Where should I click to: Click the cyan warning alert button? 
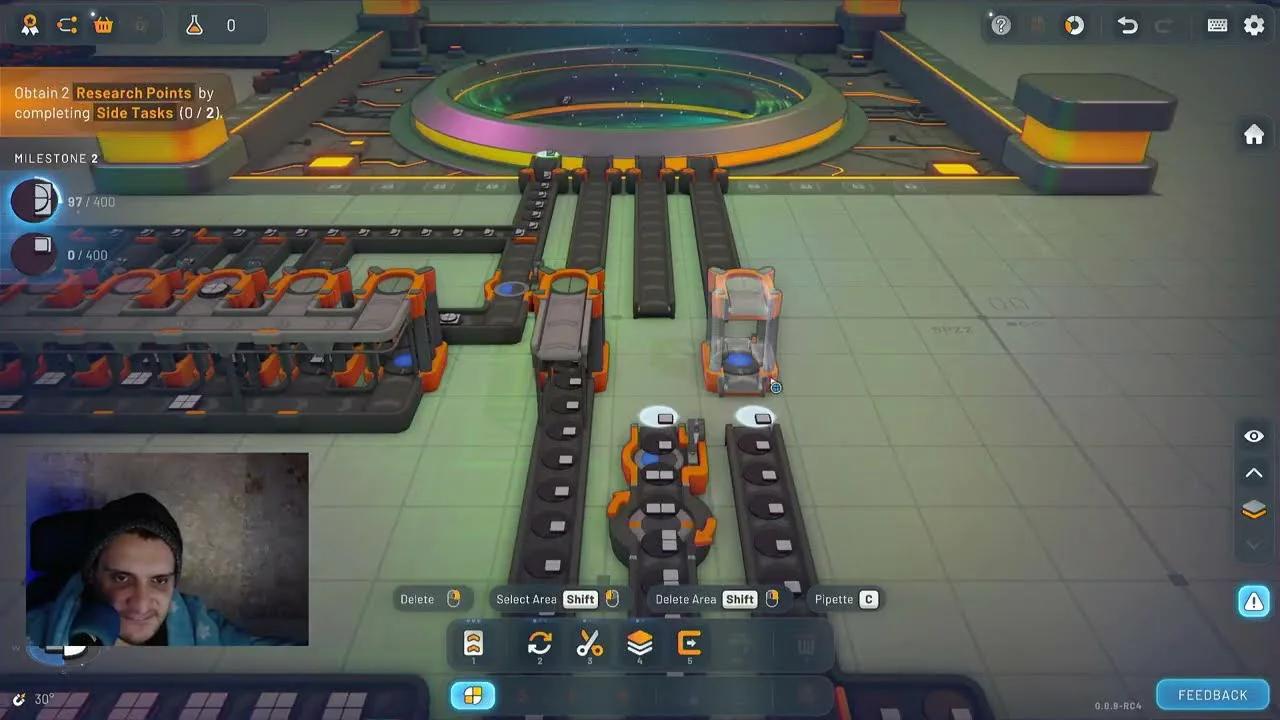pos(1253,601)
